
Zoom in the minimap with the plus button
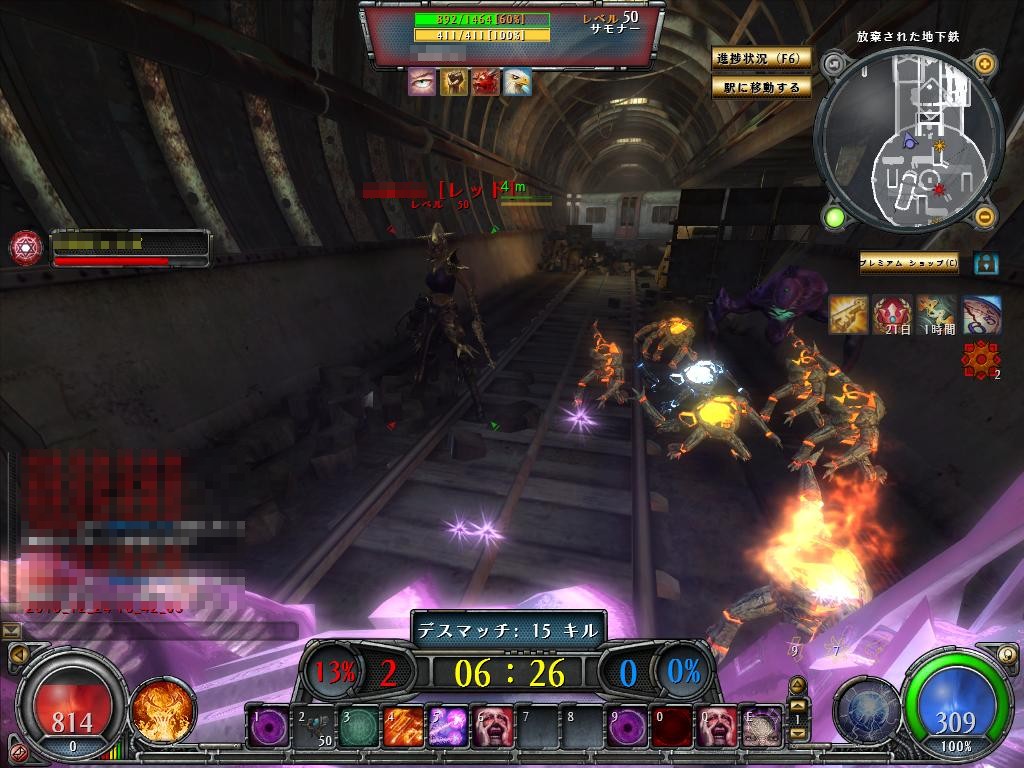coord(985,65)
